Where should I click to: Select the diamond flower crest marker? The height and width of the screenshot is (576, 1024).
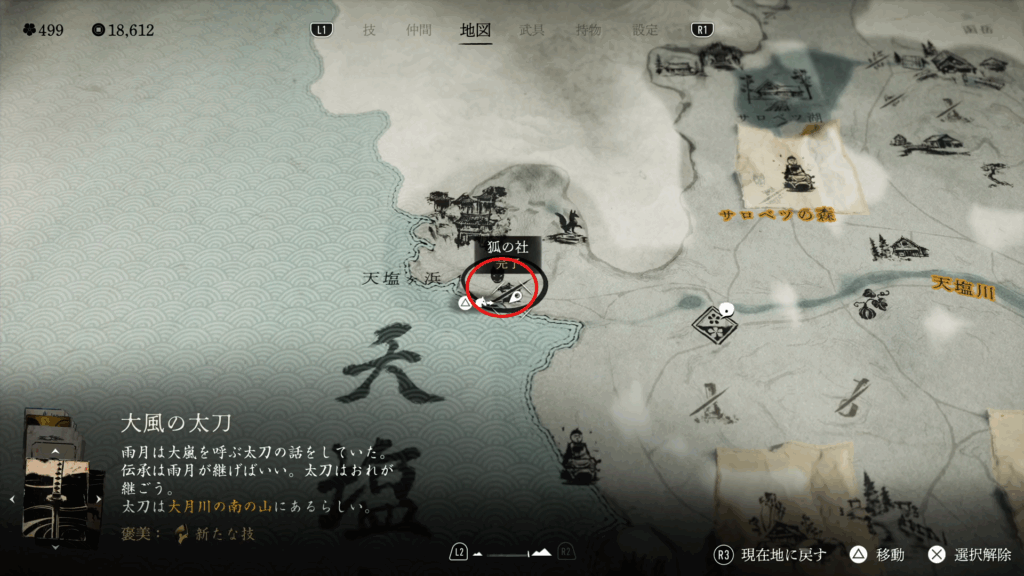pos(709,322)
